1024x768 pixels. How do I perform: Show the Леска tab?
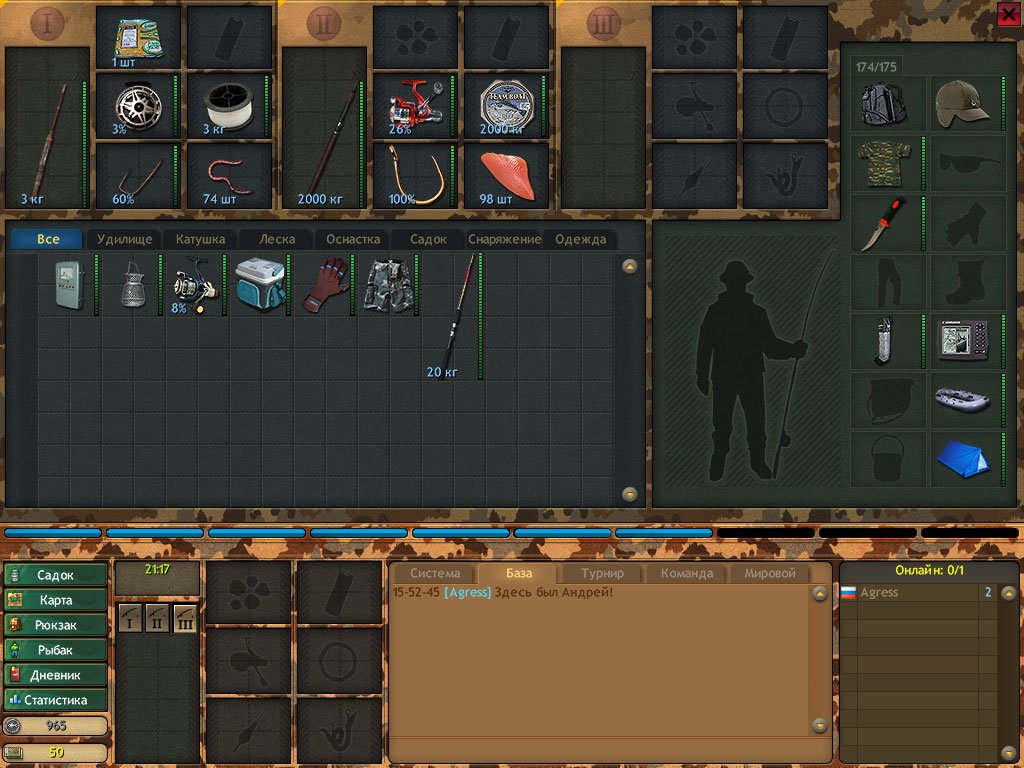(x=277, y=240)
